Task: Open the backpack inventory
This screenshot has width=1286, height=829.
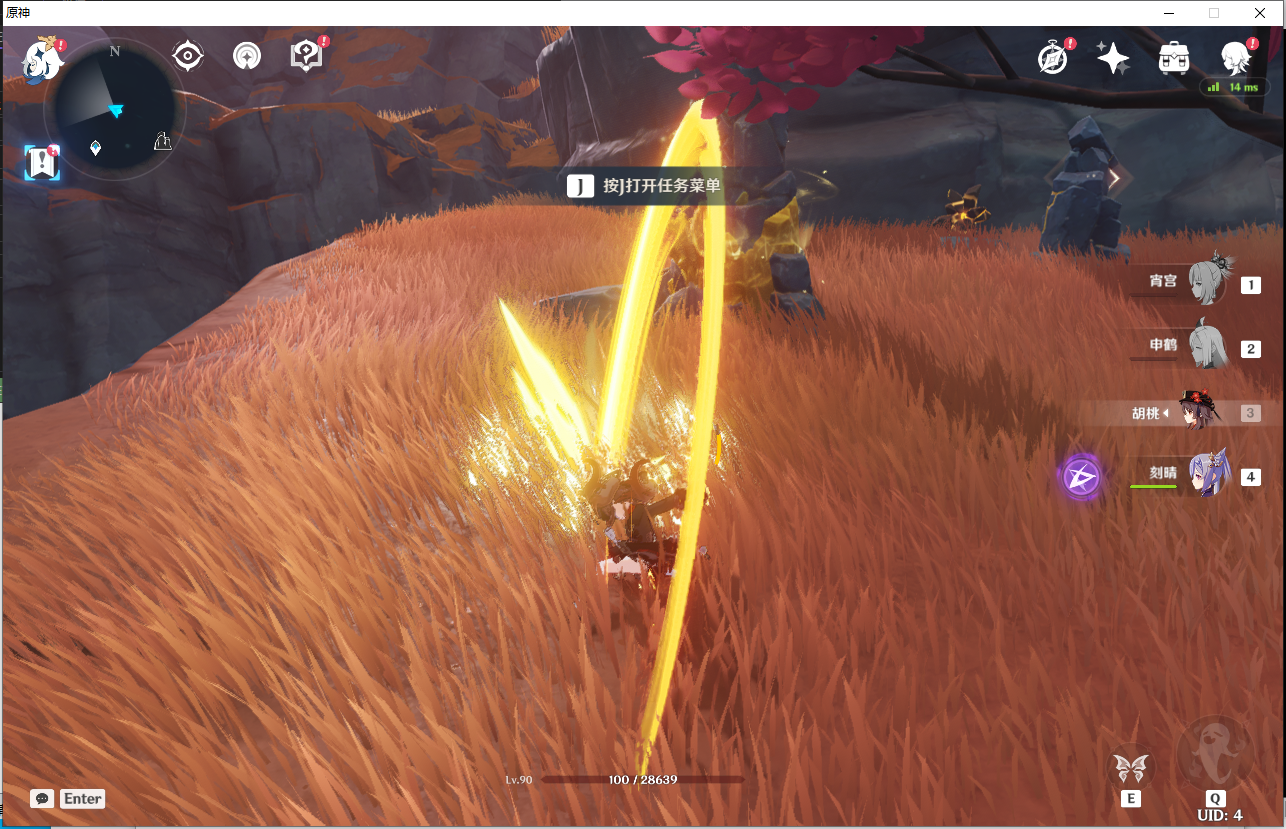Action: pos(1174,58)
